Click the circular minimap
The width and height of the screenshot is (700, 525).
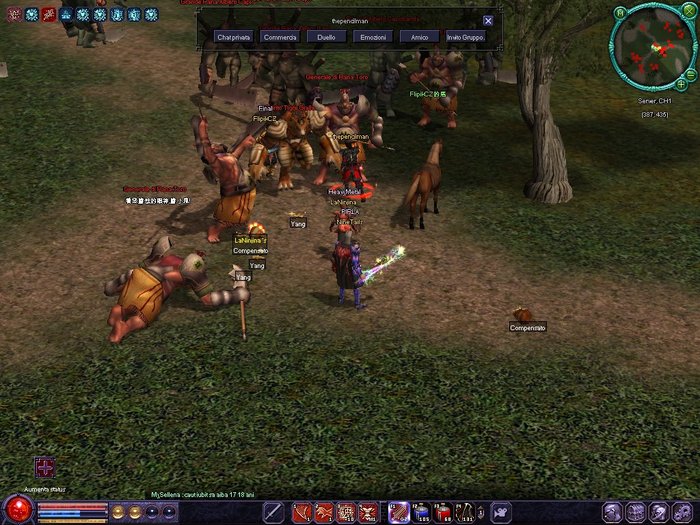pyautogui.click(x=654, y=48)
